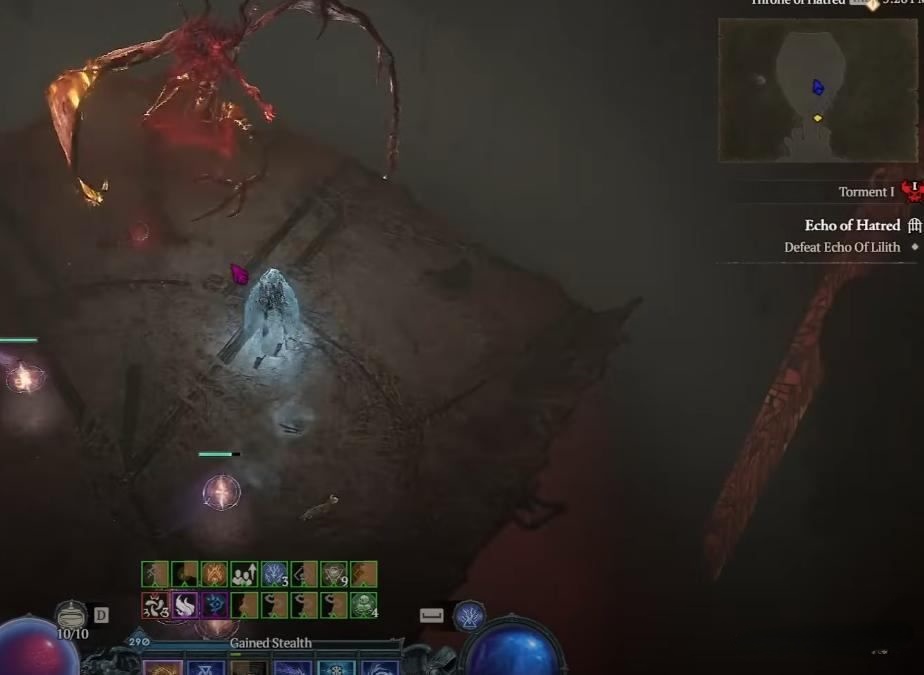
Task: Inspect the blue swirl buff with purple border
Action: click(x=214, y=605)
